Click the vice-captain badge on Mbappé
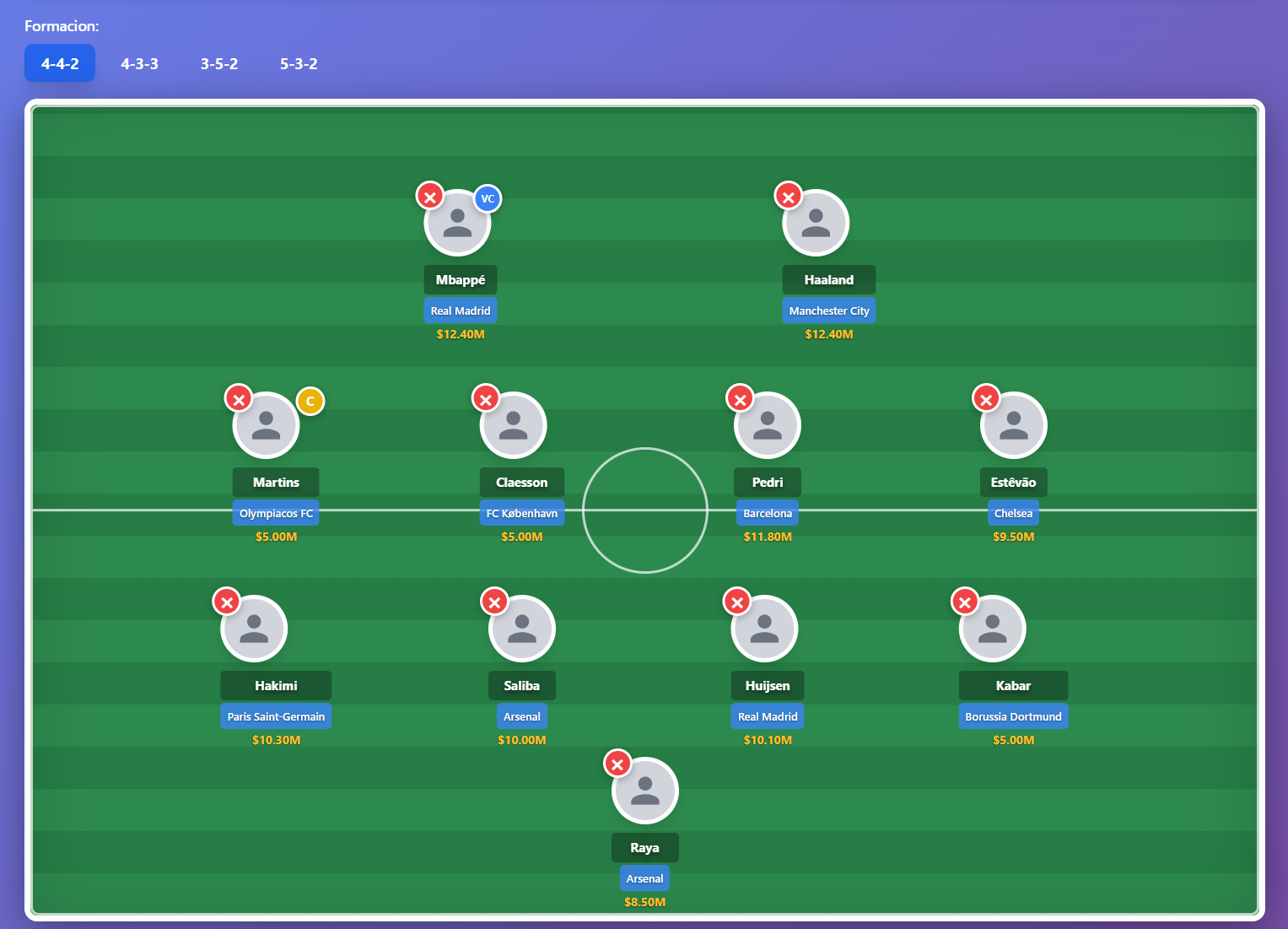Screen dimensions: 1288x929 pos(488,198)
